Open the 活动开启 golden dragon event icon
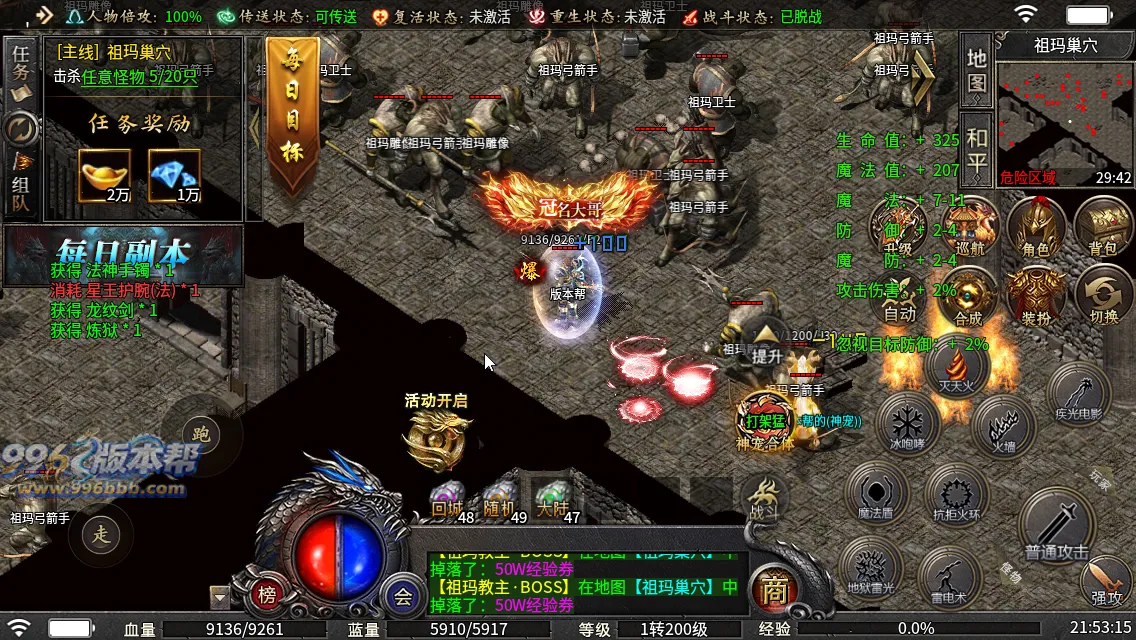Screen dimensions: 1136x640 [436, 437]
